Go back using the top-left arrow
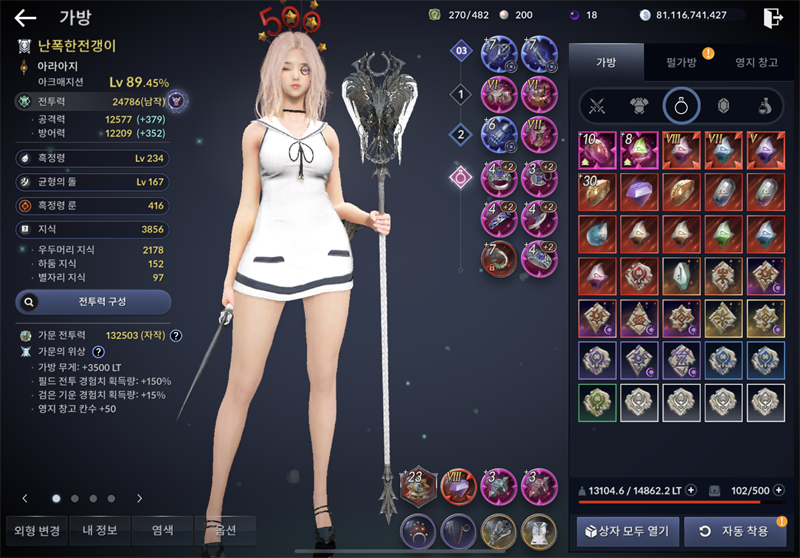This screenshot has width=800, height=558. tap(25, 17)
